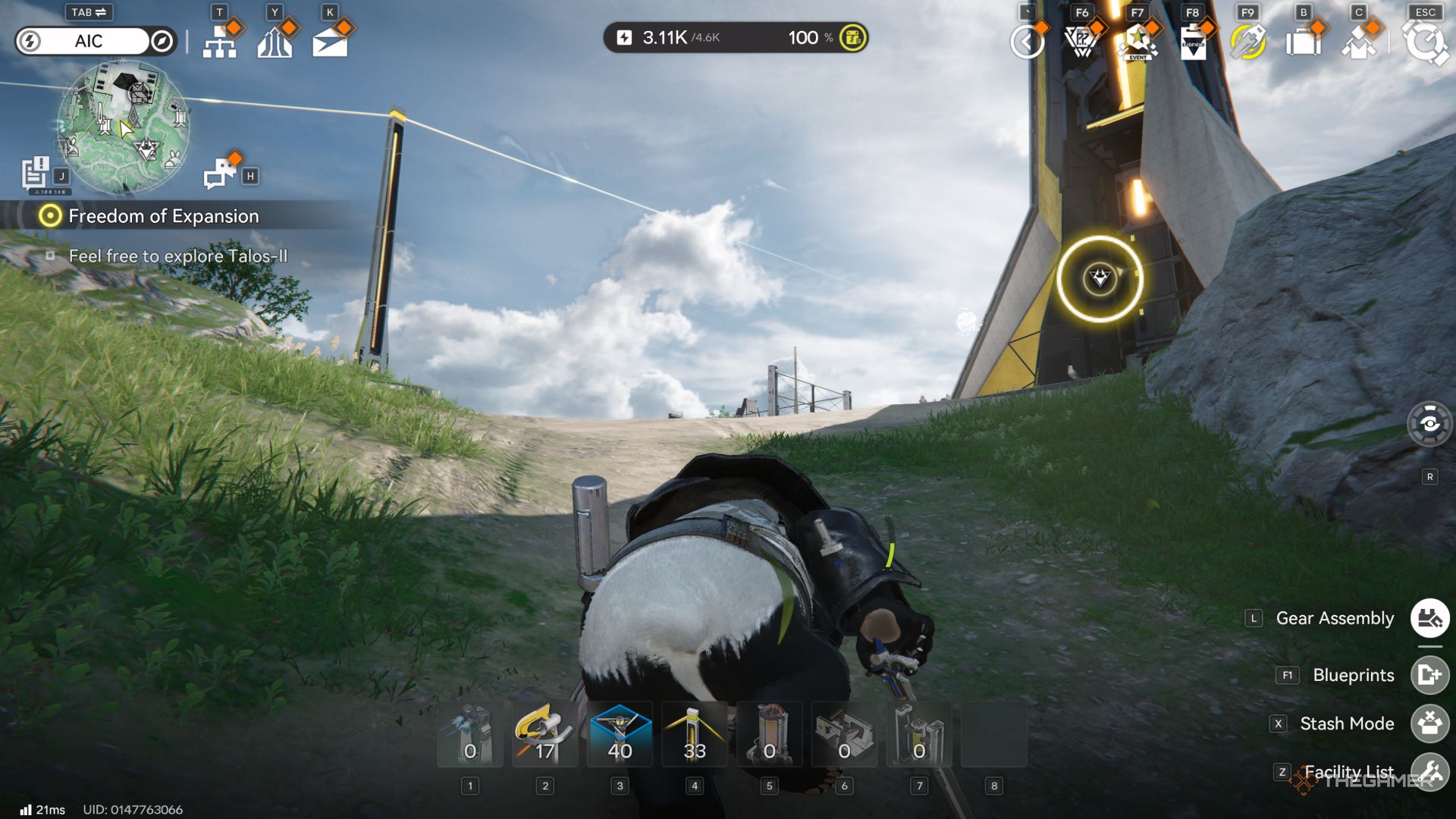Click the back arrow circle icon
Screen dimensions: 1456x819
1028,42
